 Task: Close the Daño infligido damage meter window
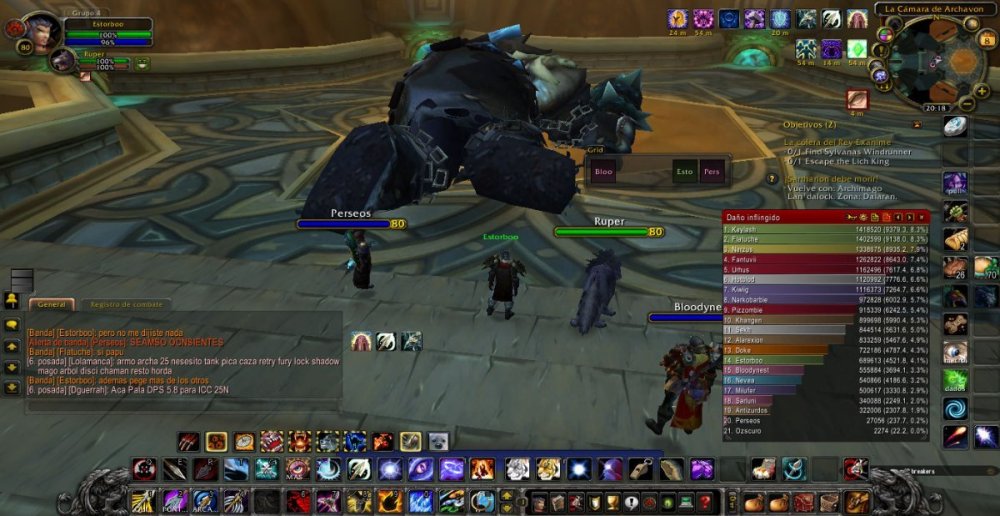click(x=923, y=216)
